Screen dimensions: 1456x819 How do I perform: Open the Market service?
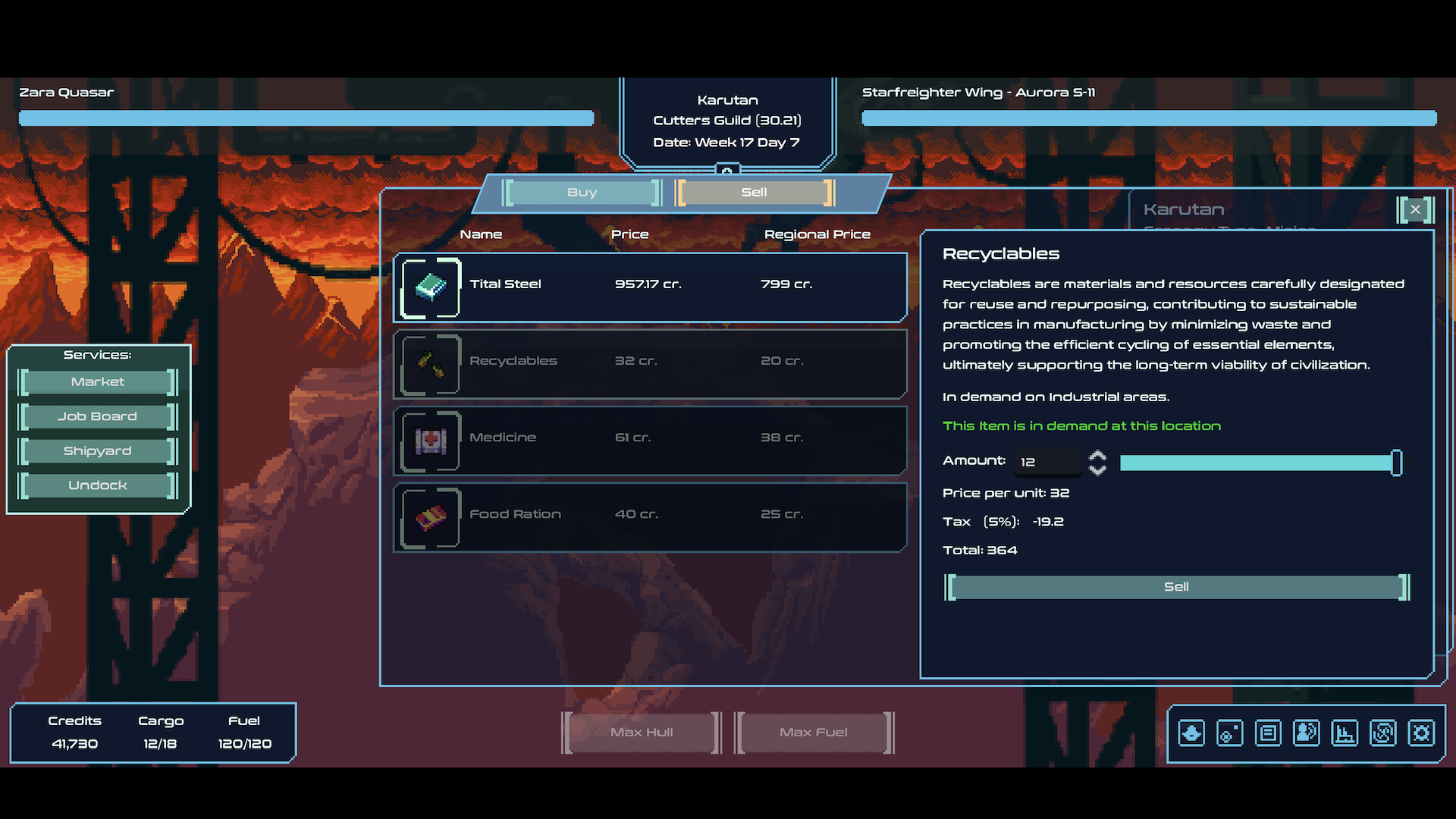click(97, 381)
